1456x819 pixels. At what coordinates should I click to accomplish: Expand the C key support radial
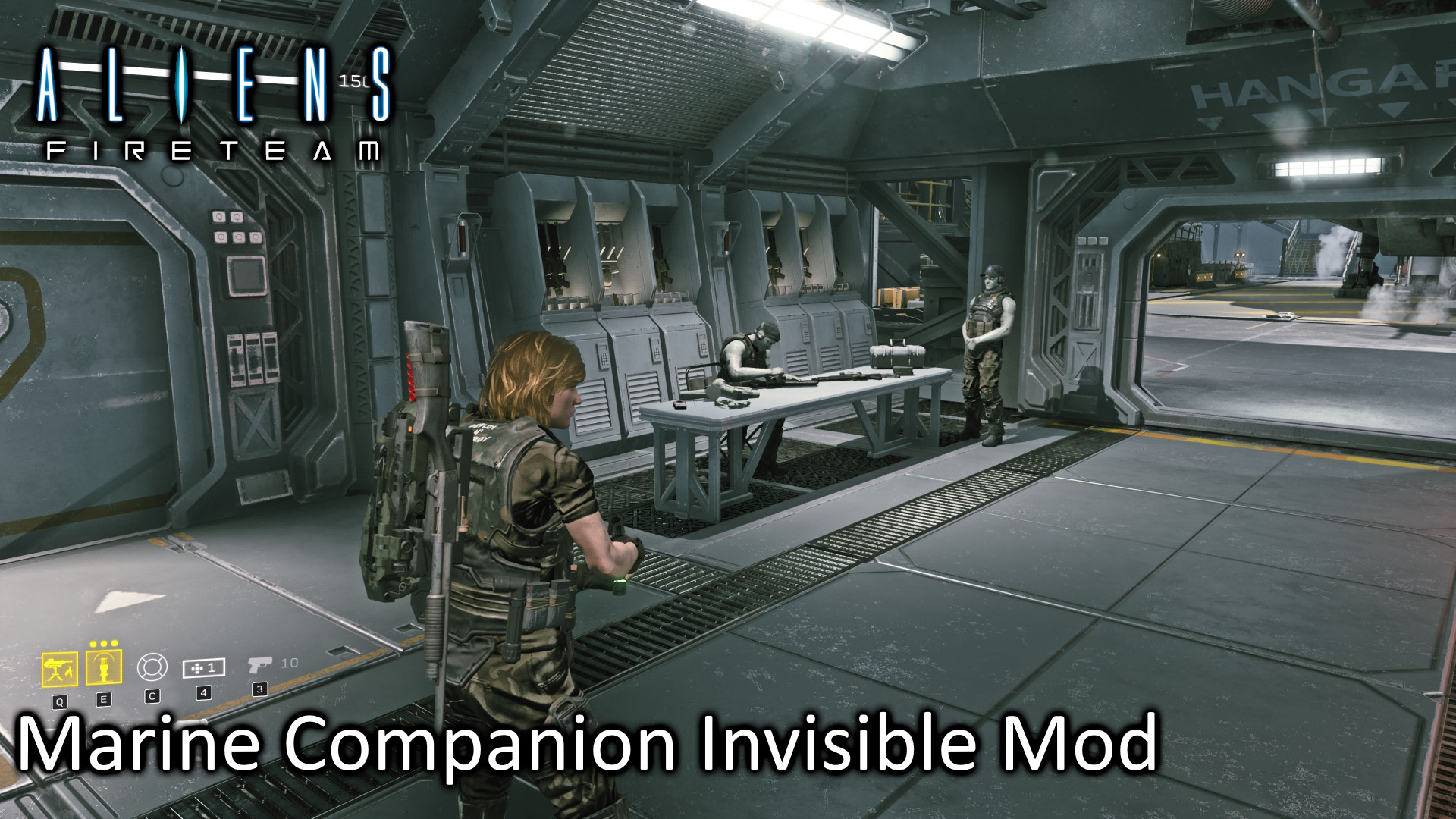pos(152,697)
